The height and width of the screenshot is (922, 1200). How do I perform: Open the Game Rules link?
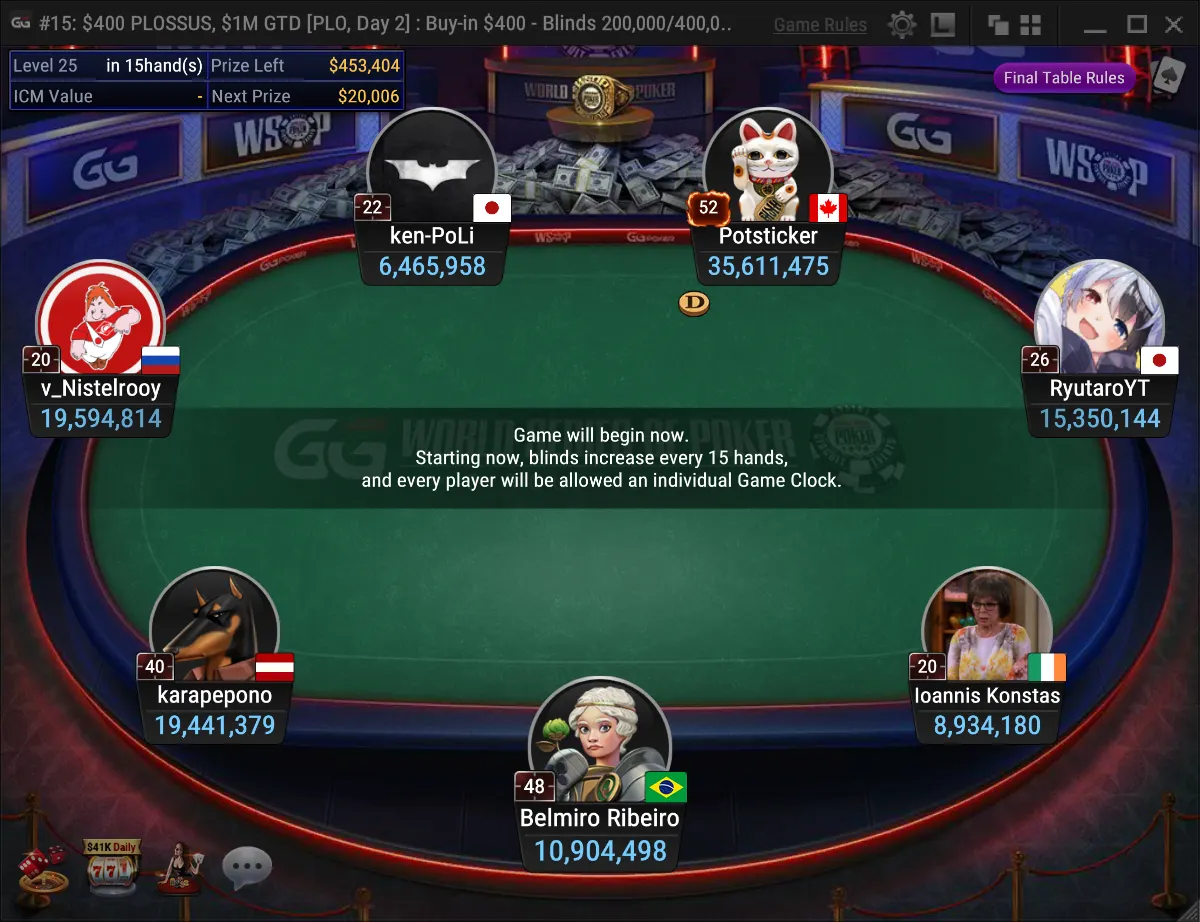pos(820,25)
